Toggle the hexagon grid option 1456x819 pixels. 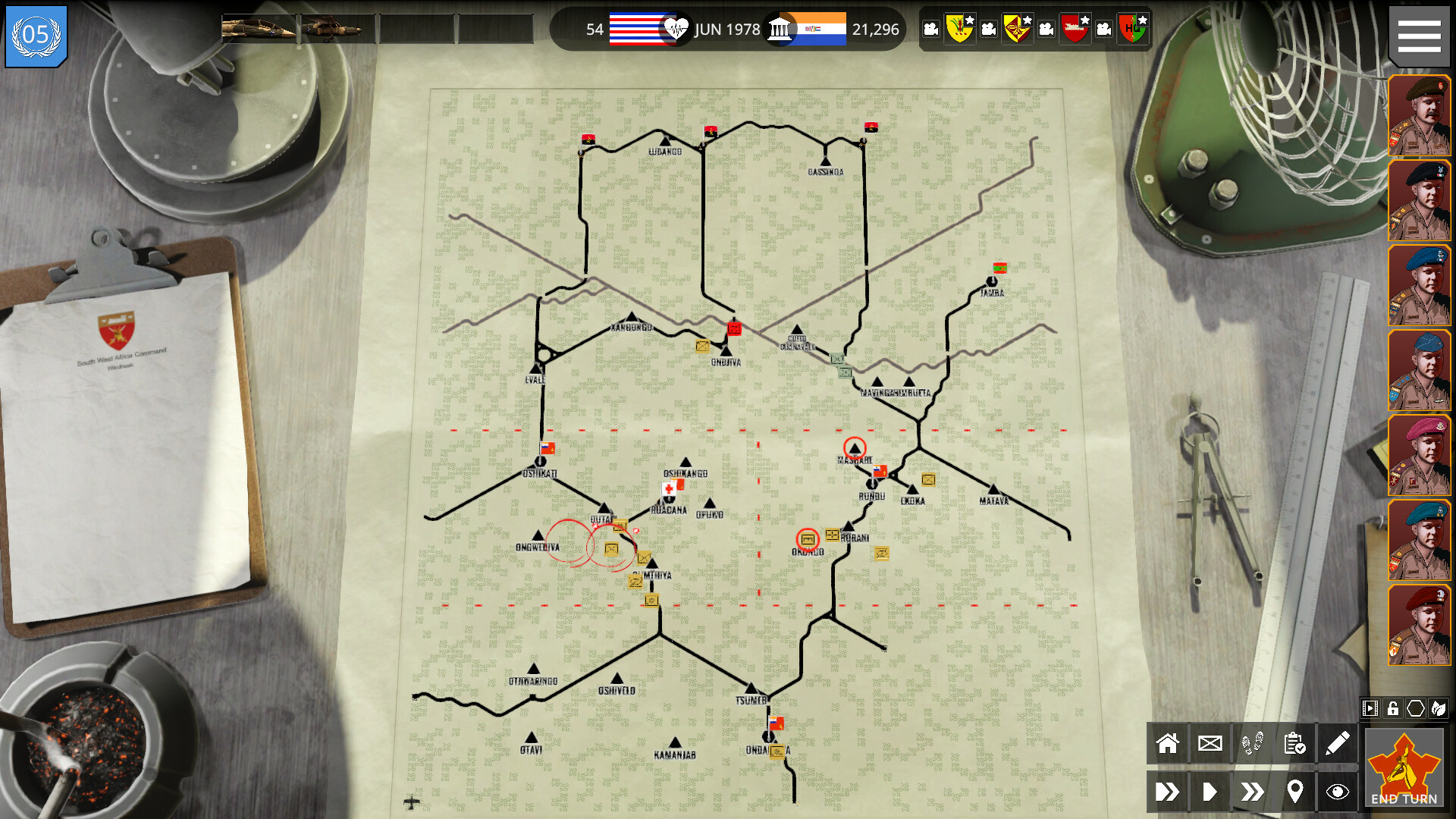coord(1416,709)
